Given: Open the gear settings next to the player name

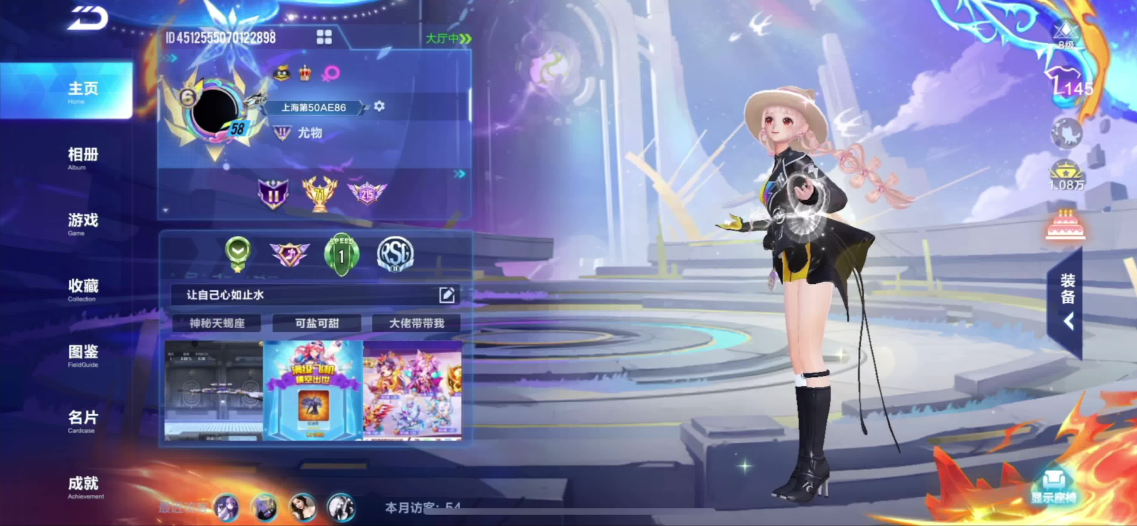Looking at the screenshot, I should coord(379,106).
